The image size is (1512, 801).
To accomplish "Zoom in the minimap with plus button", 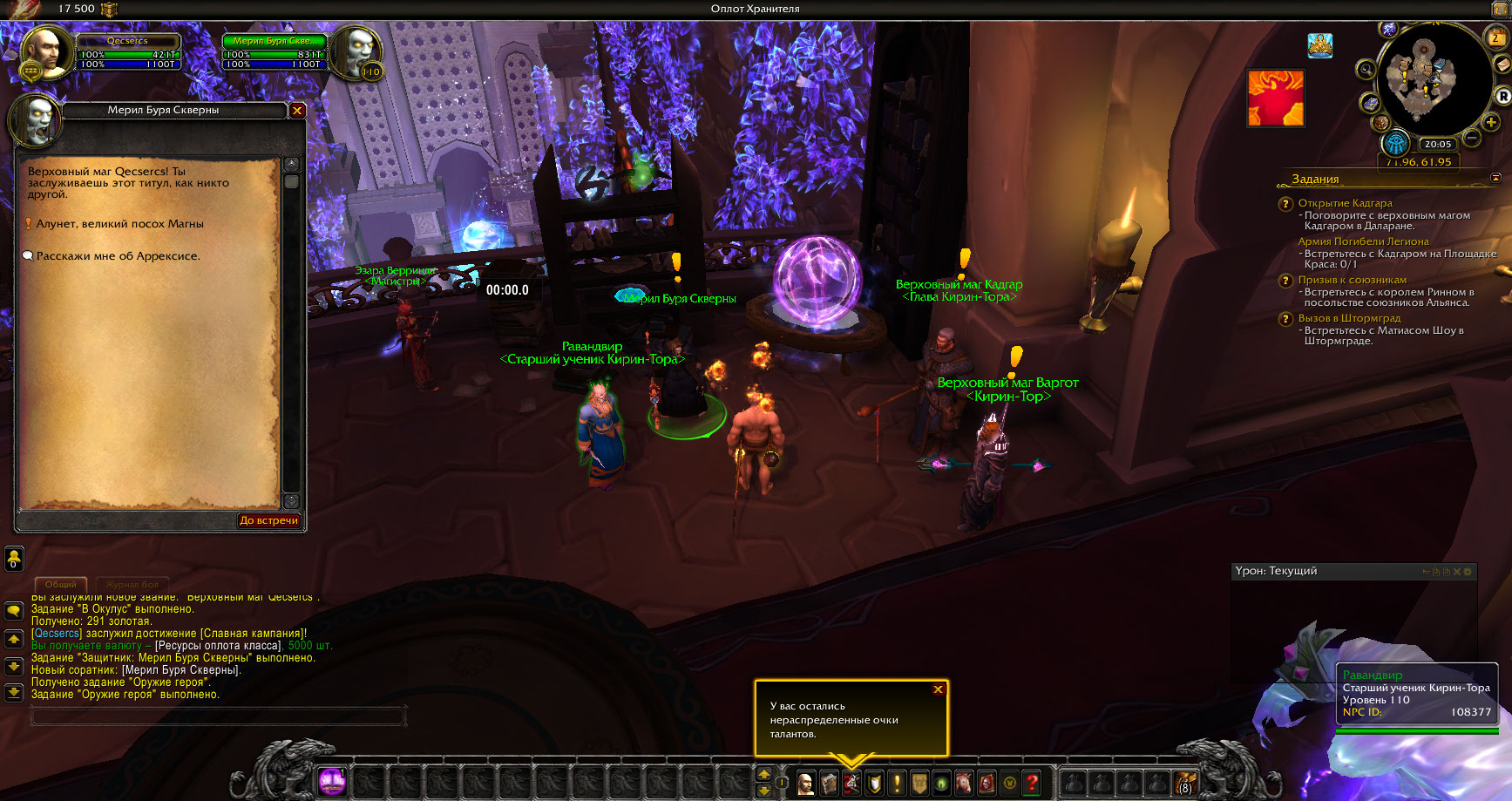I will [1491, 123].
